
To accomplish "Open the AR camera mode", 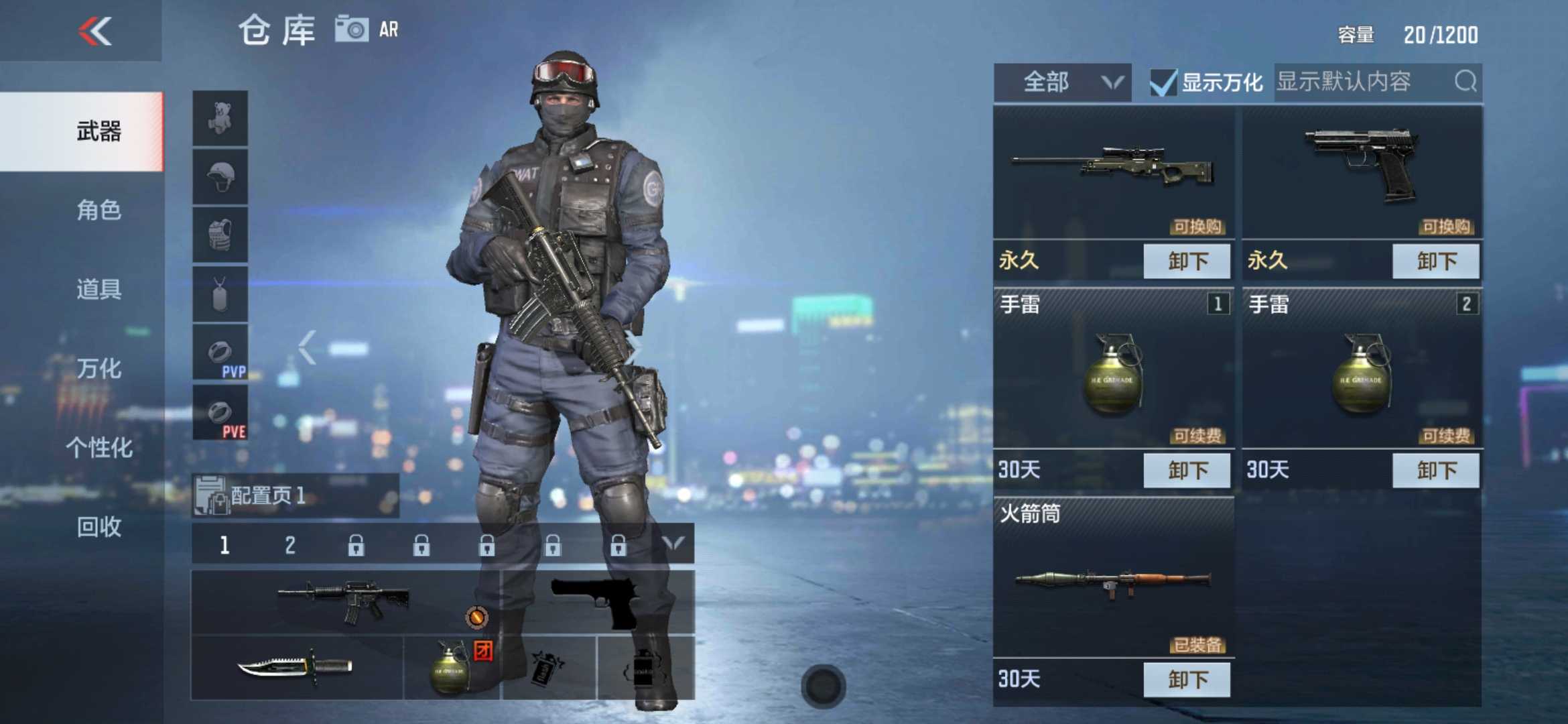I will [367, 29].
